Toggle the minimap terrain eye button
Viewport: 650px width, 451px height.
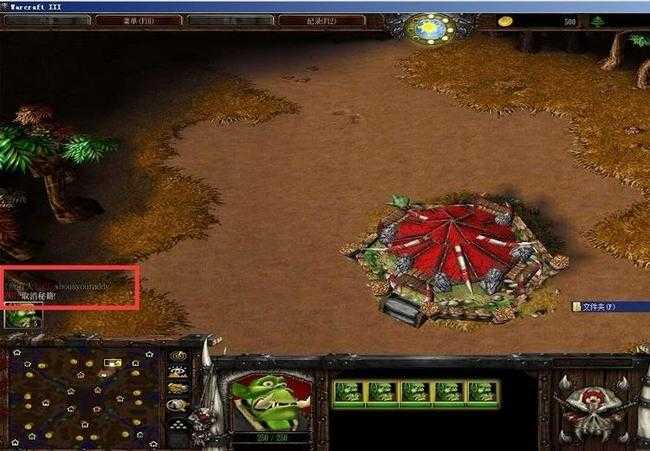coord(179,371)
